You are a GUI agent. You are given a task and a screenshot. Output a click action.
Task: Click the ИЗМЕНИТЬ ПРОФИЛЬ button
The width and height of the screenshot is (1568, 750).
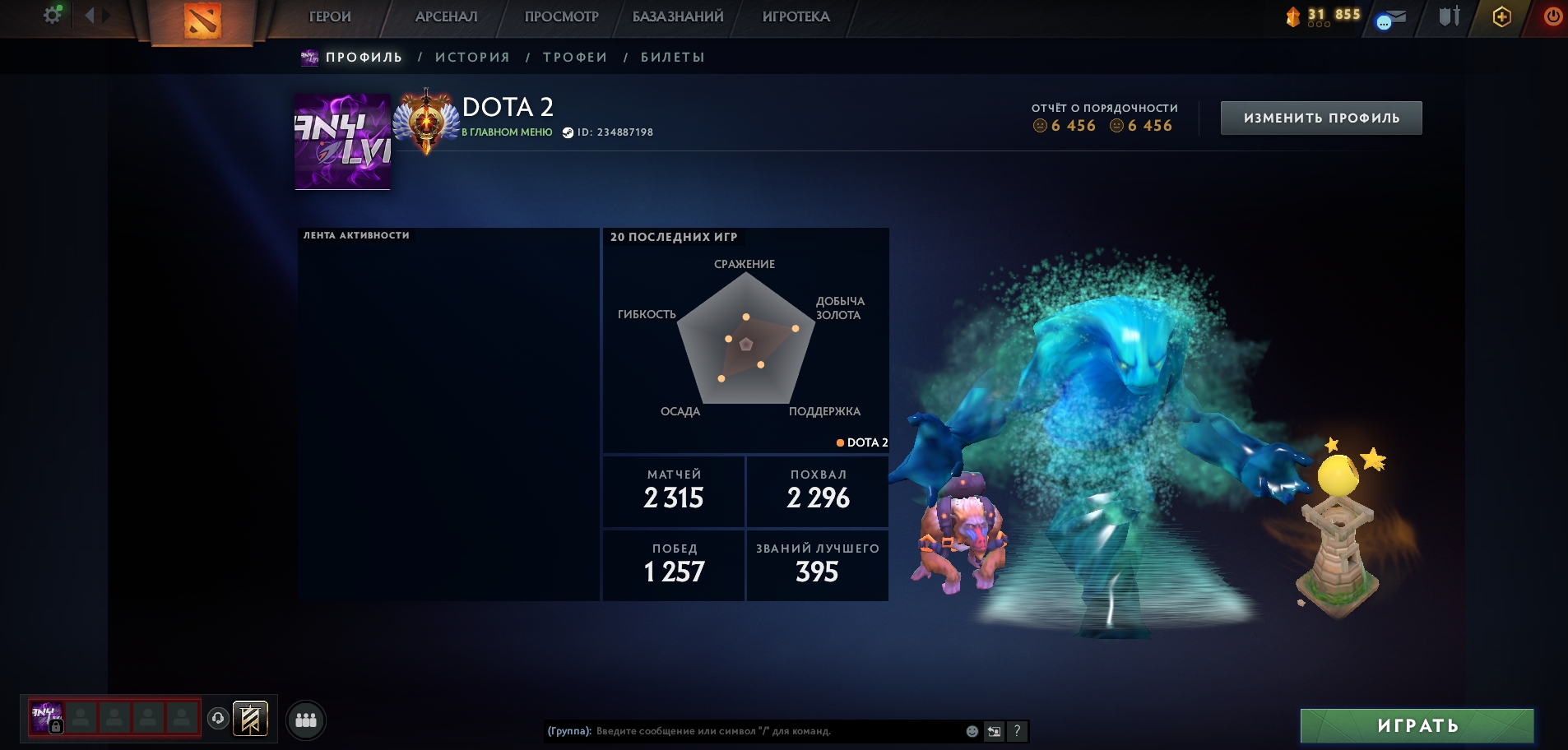coord(1321,118)
